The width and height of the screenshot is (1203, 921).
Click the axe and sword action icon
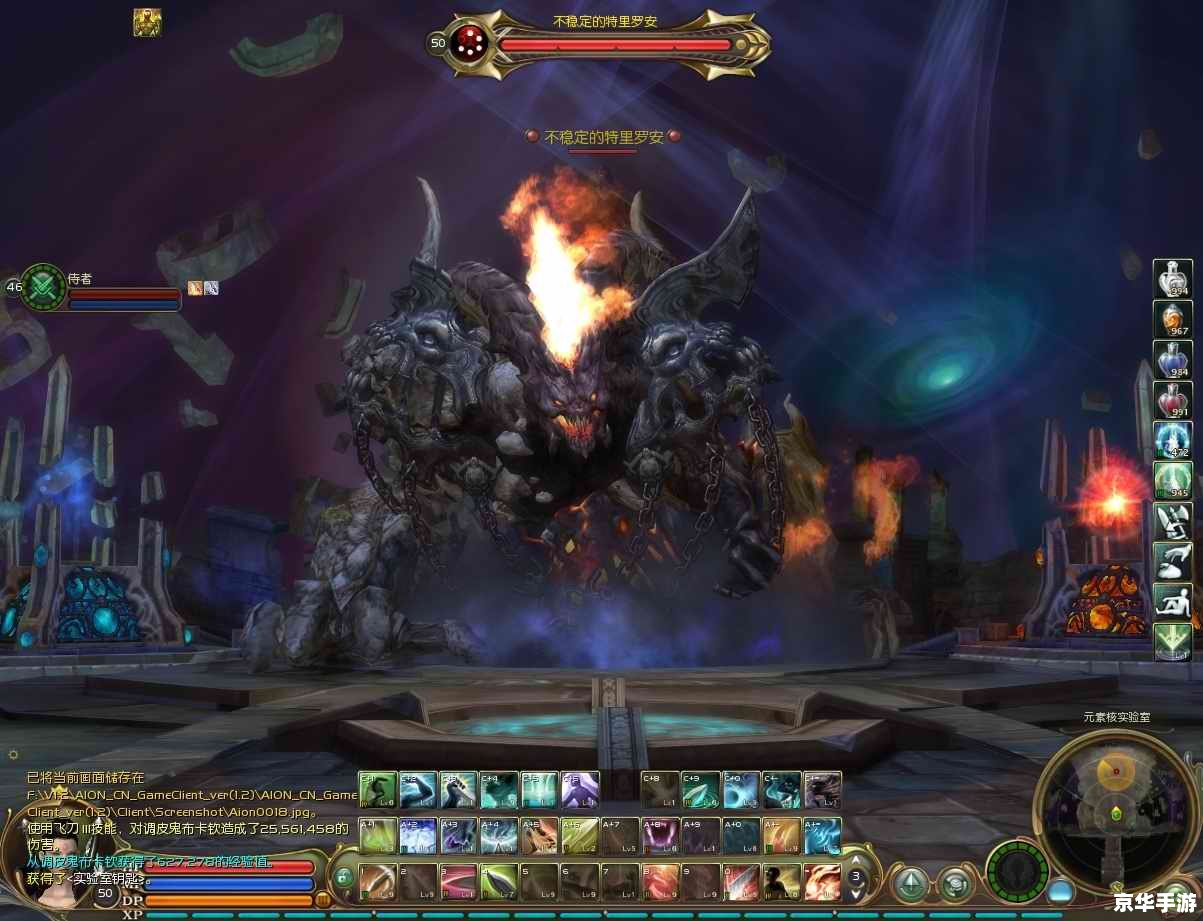(x=1172, y=521)
